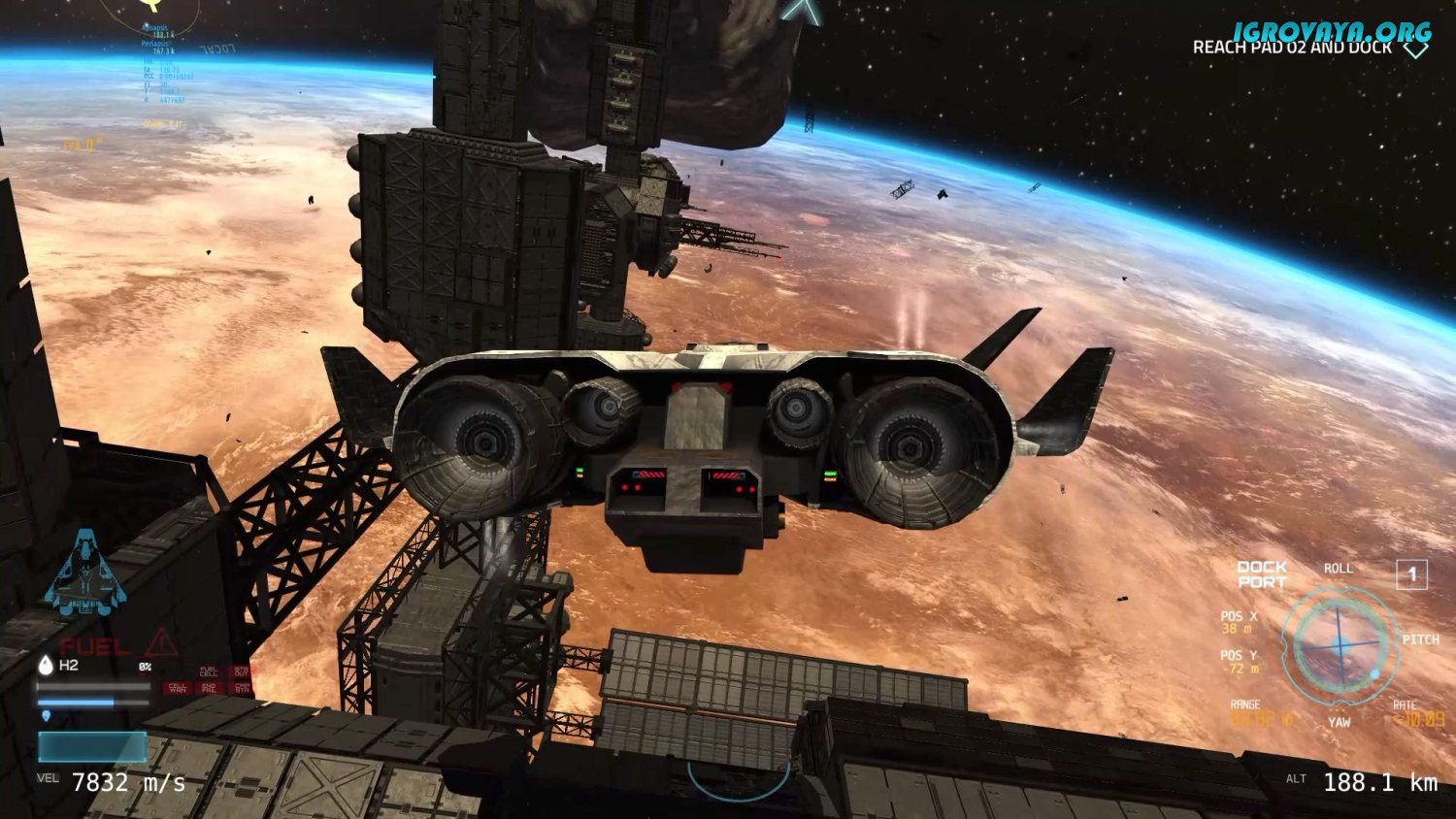
Task: Click the Cell Warn warning light
Action: pos(178,687)
